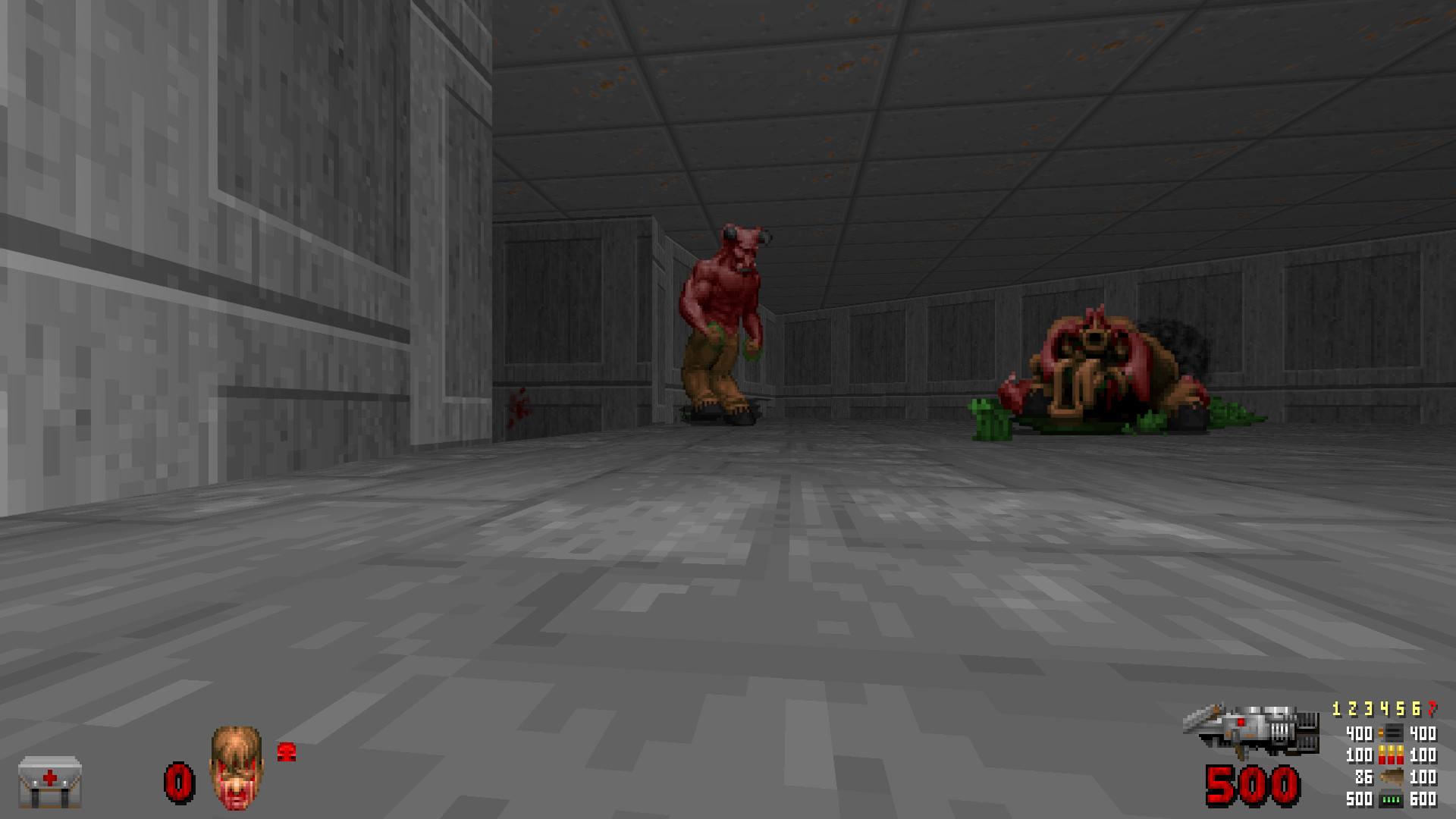The image size is (1456, 819).
Task: Click the energy cell ammo icon
Action: coord(1390,799)
